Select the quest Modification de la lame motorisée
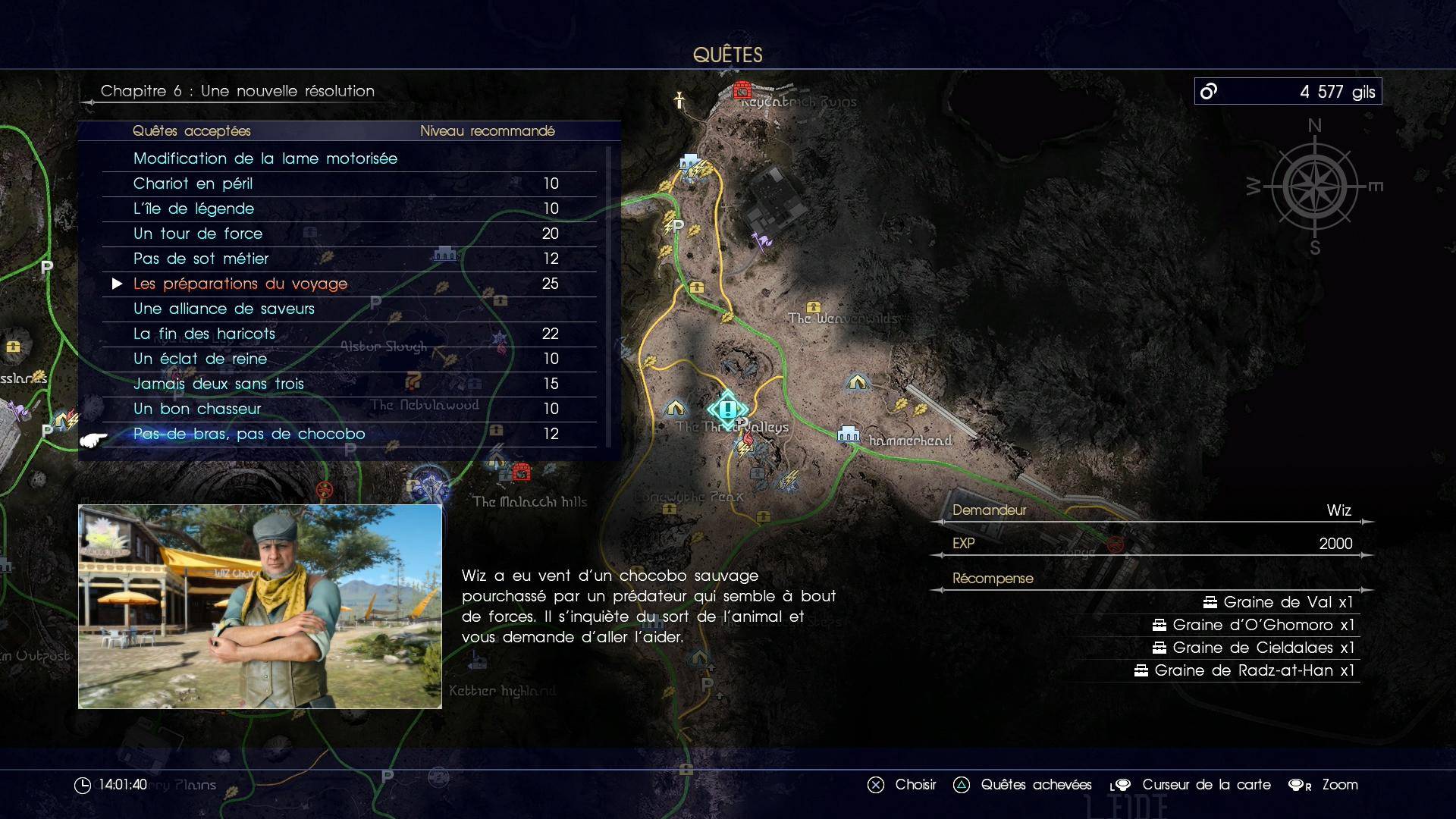This screenshot has height=819, width=1456. [x=265, y=158]
